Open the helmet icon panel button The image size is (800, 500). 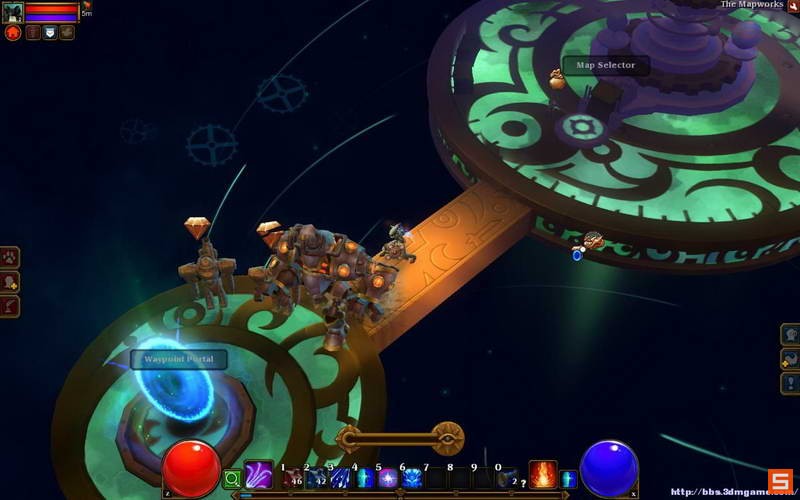[x=789, y=335]
